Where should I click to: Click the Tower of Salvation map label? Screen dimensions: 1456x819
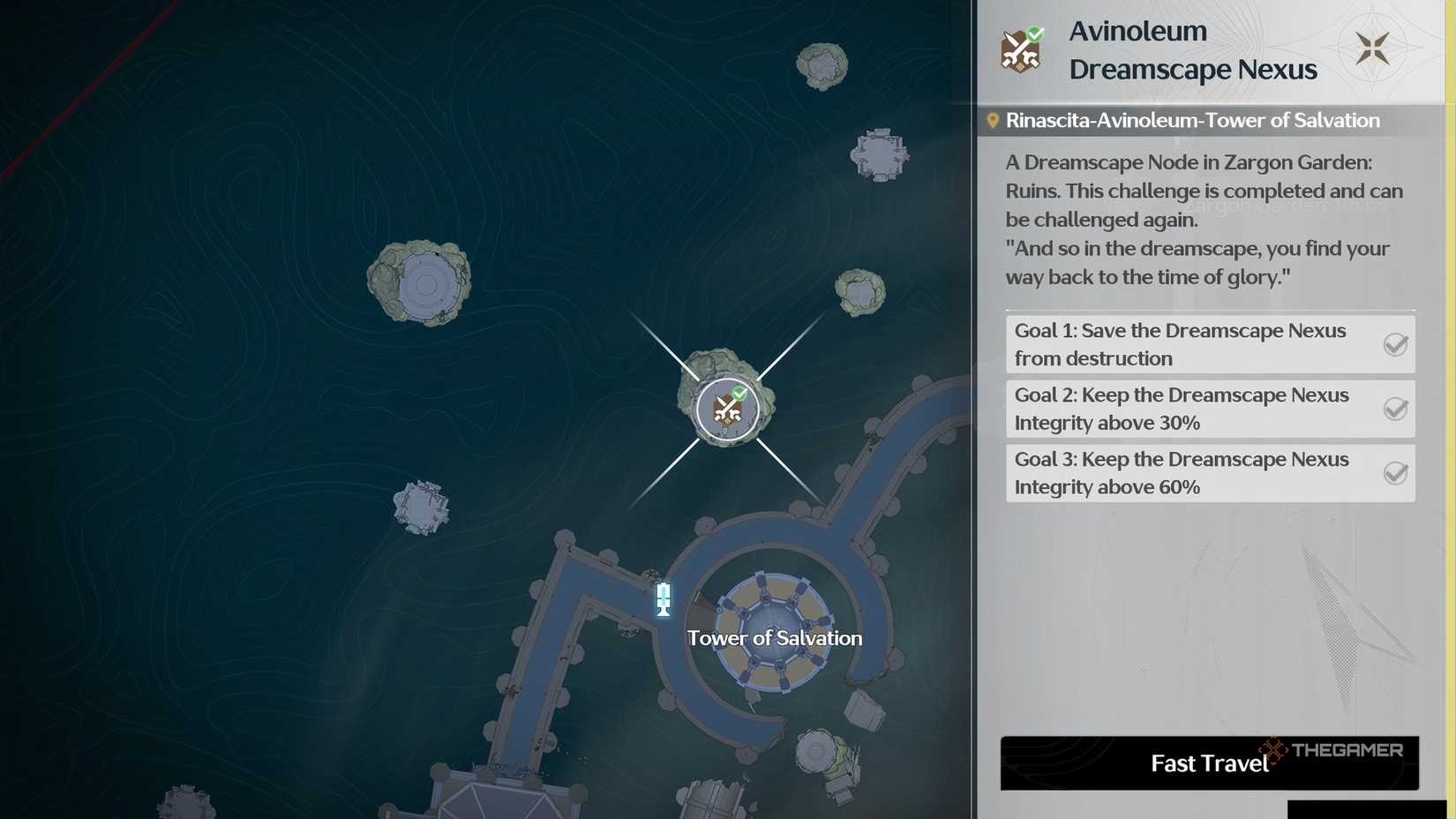click(x=774, y=638)
